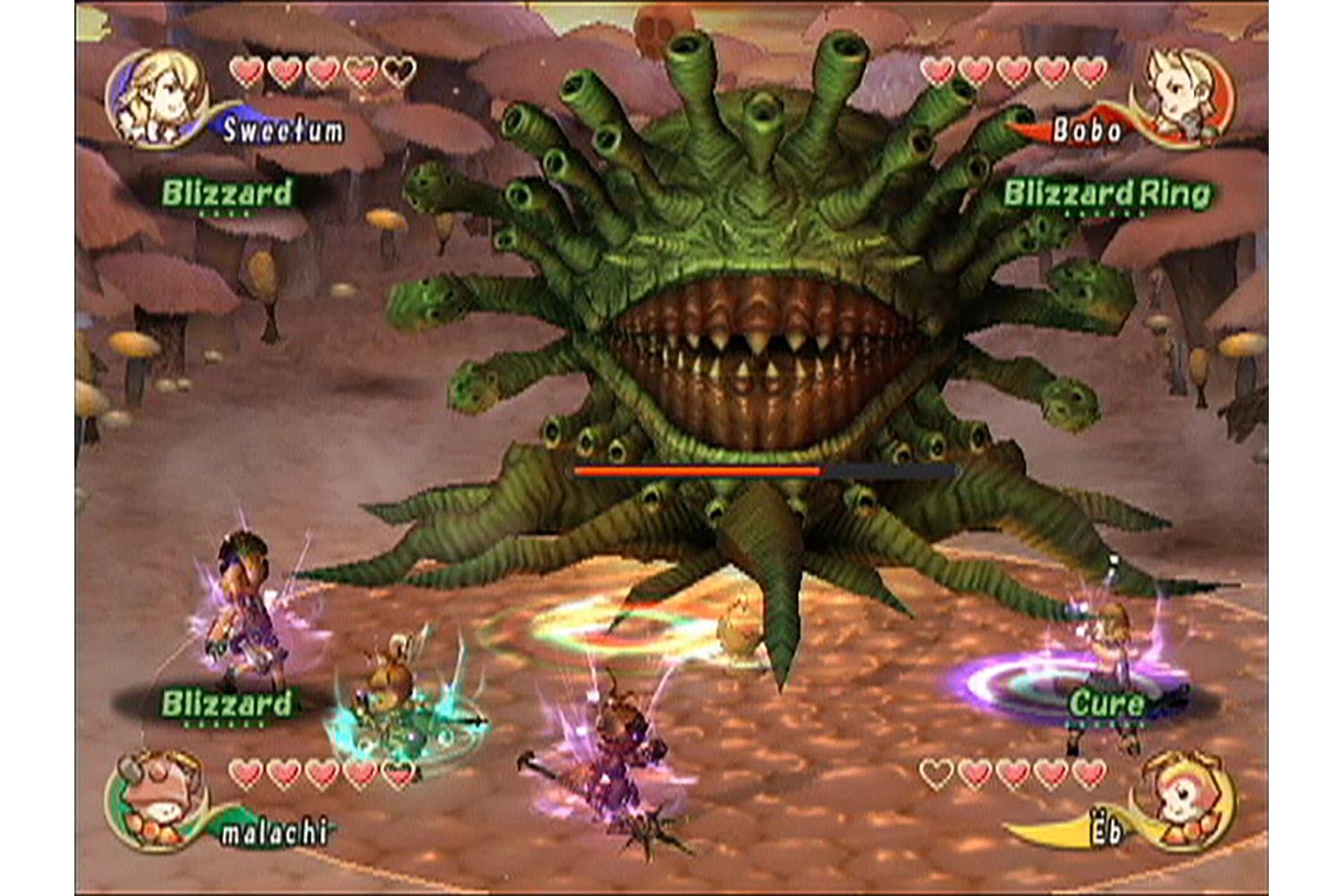Activate malachi's Blizzard spell command

tap(227, 703)
